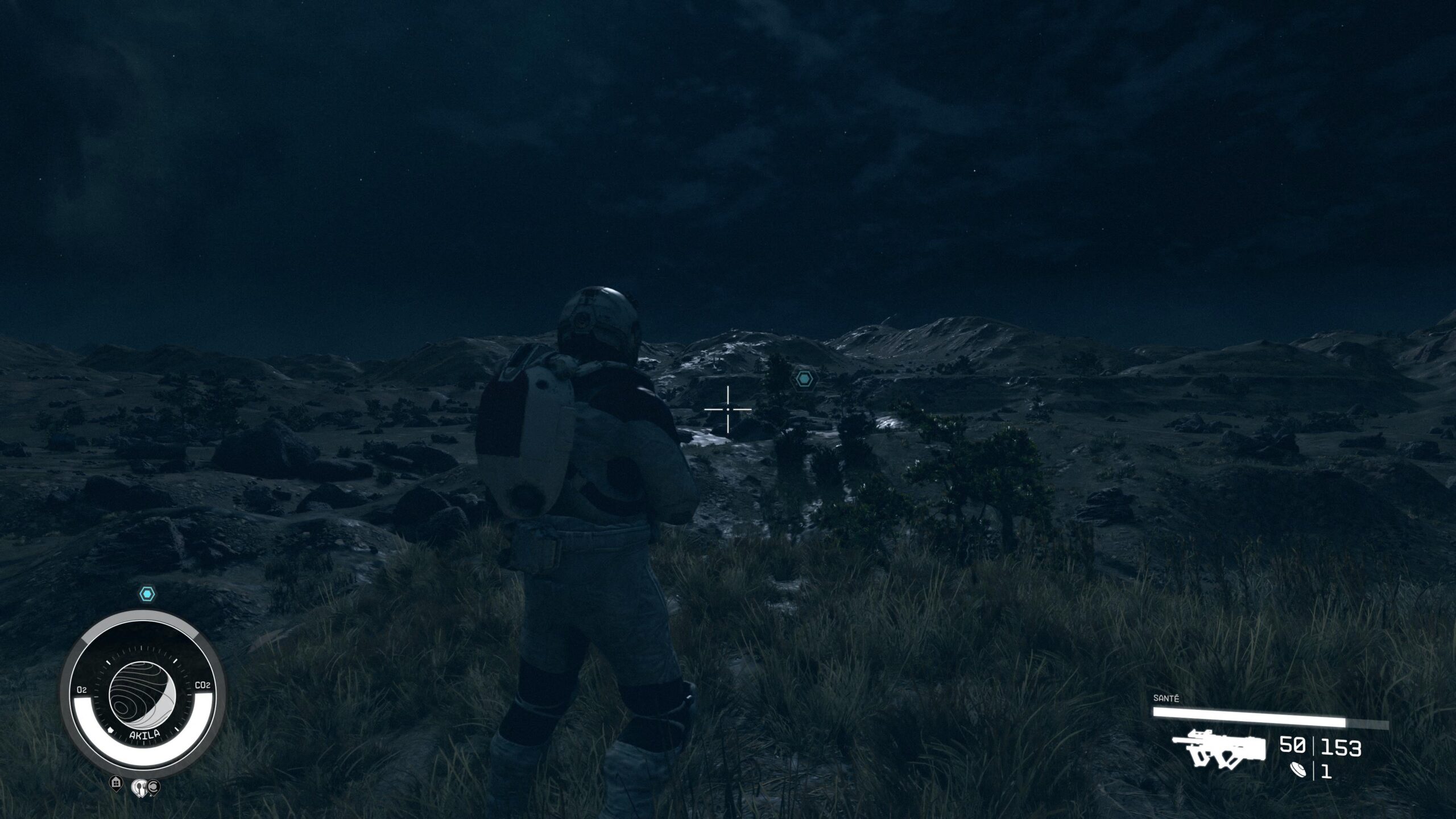Select the hexagon waypoint marker beside the crosshair
Screen dimensions: 1456x819
pyautogui.click(x=804, y=379)
